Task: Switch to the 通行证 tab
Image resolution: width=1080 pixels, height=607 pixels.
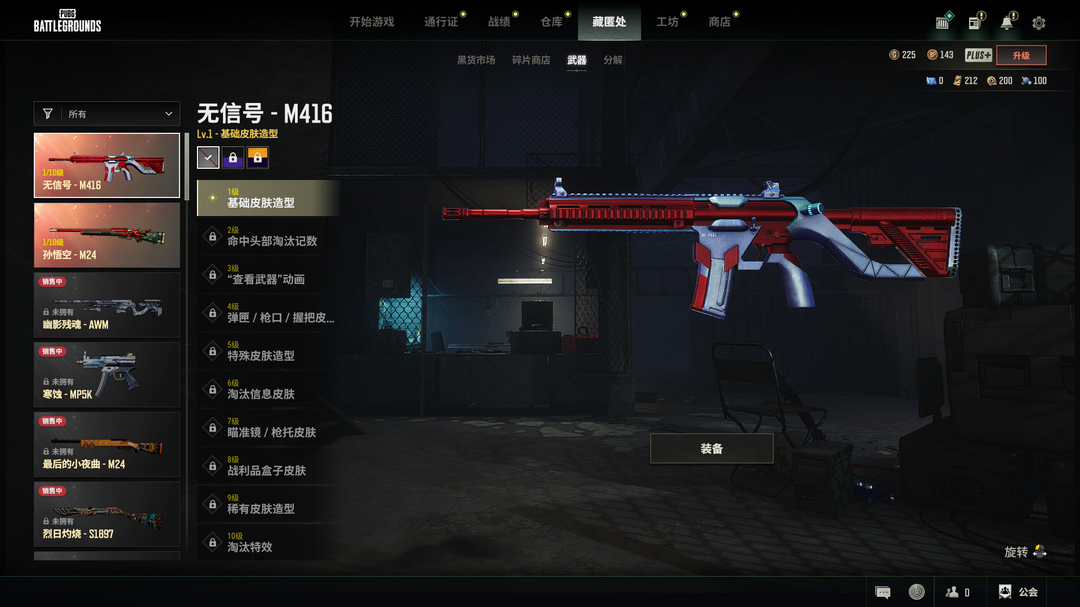Action: pos(440,22)
